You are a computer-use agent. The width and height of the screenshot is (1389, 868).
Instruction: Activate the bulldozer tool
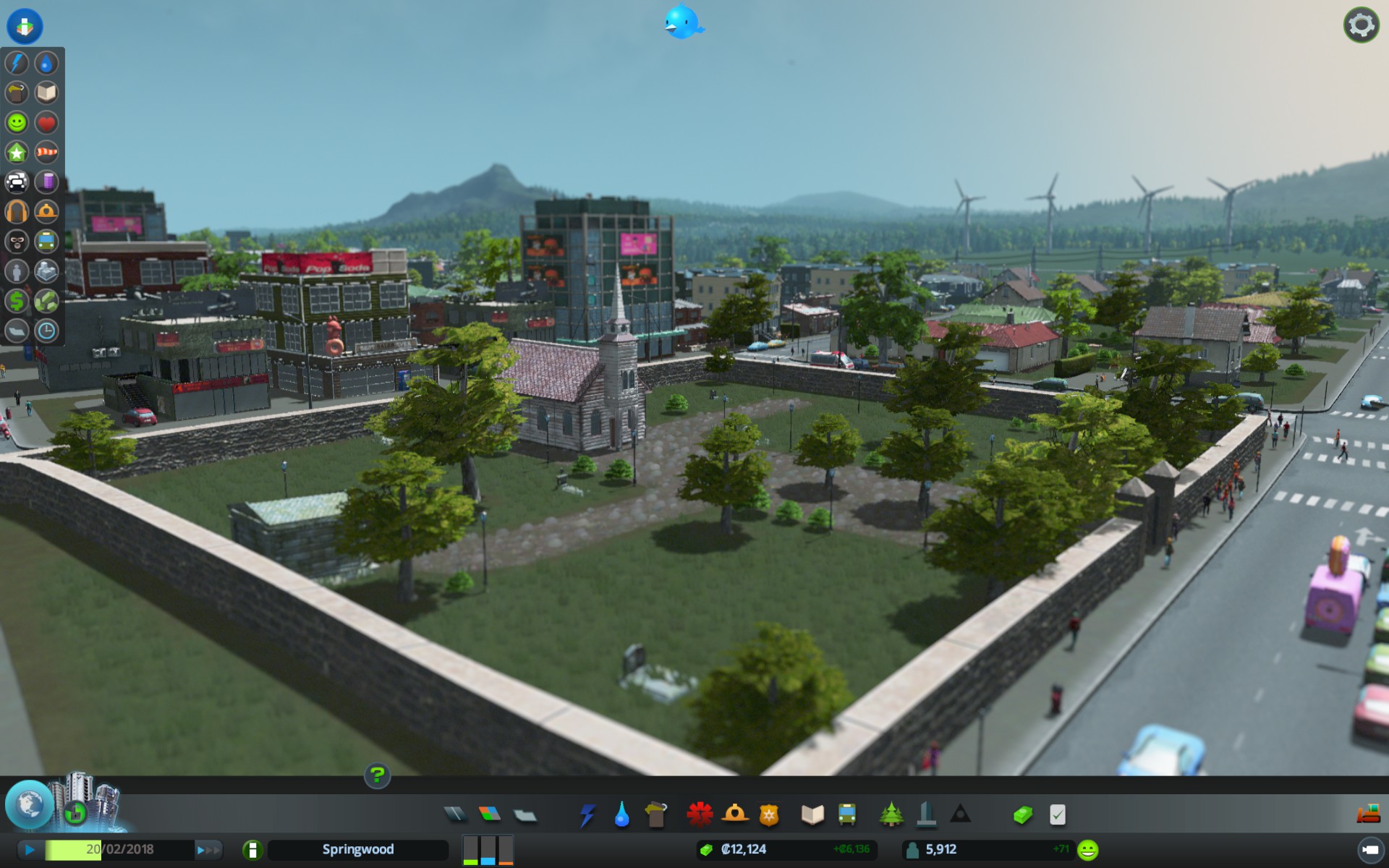pyautogui.click(x=1367, y=814)
